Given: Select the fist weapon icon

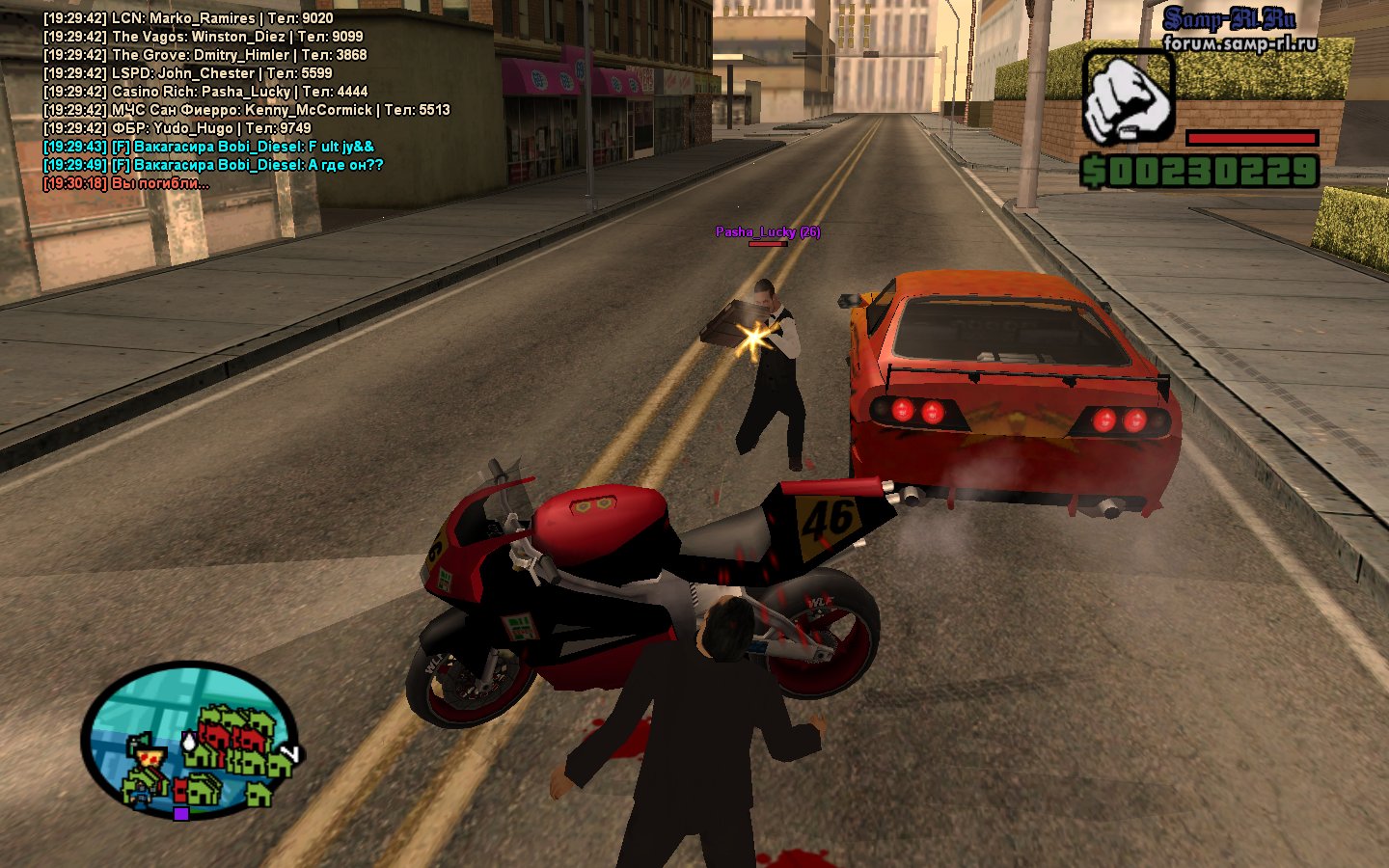Looking at the screenshot, I should coord(1128,98).
